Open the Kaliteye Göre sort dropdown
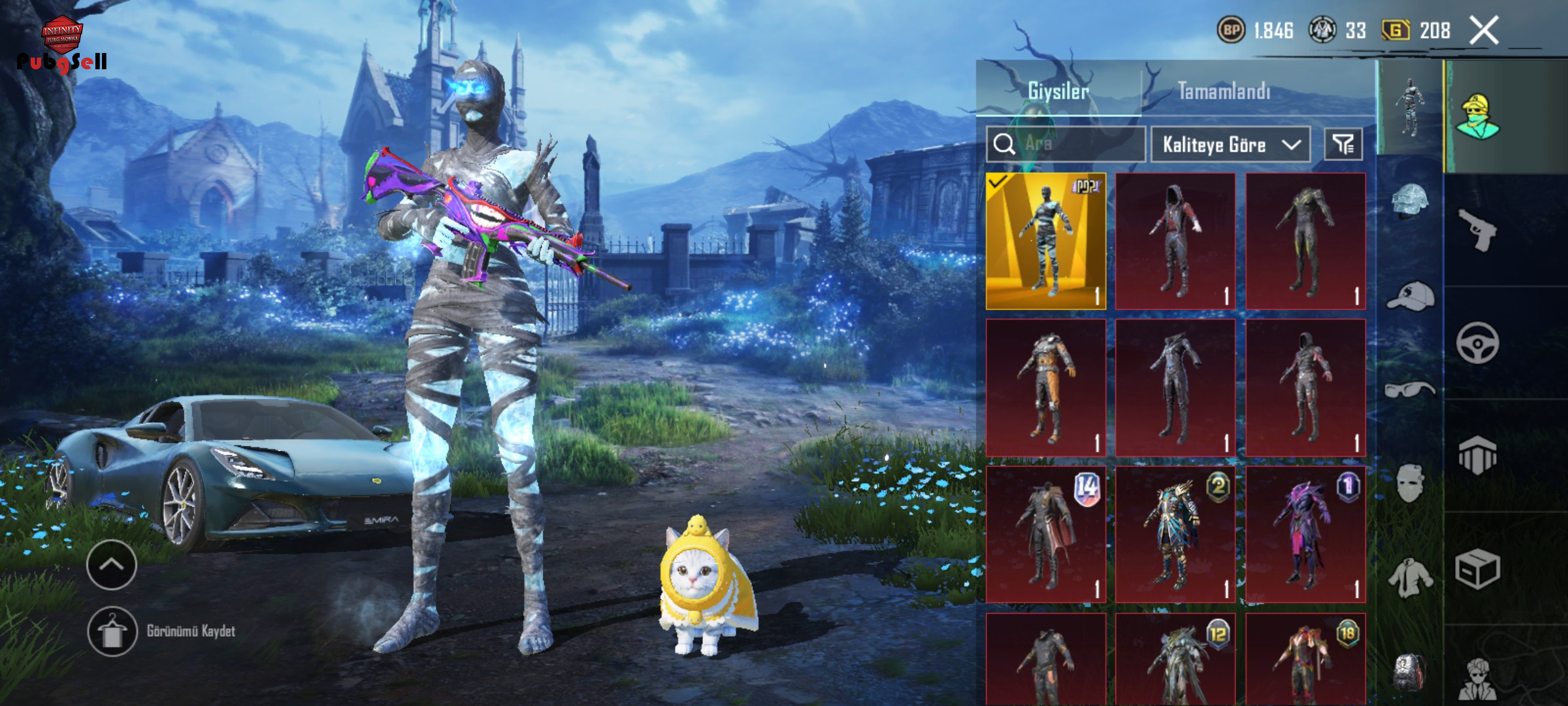The width and height of the screenshot is (1568, 706). pos(1230,144)
